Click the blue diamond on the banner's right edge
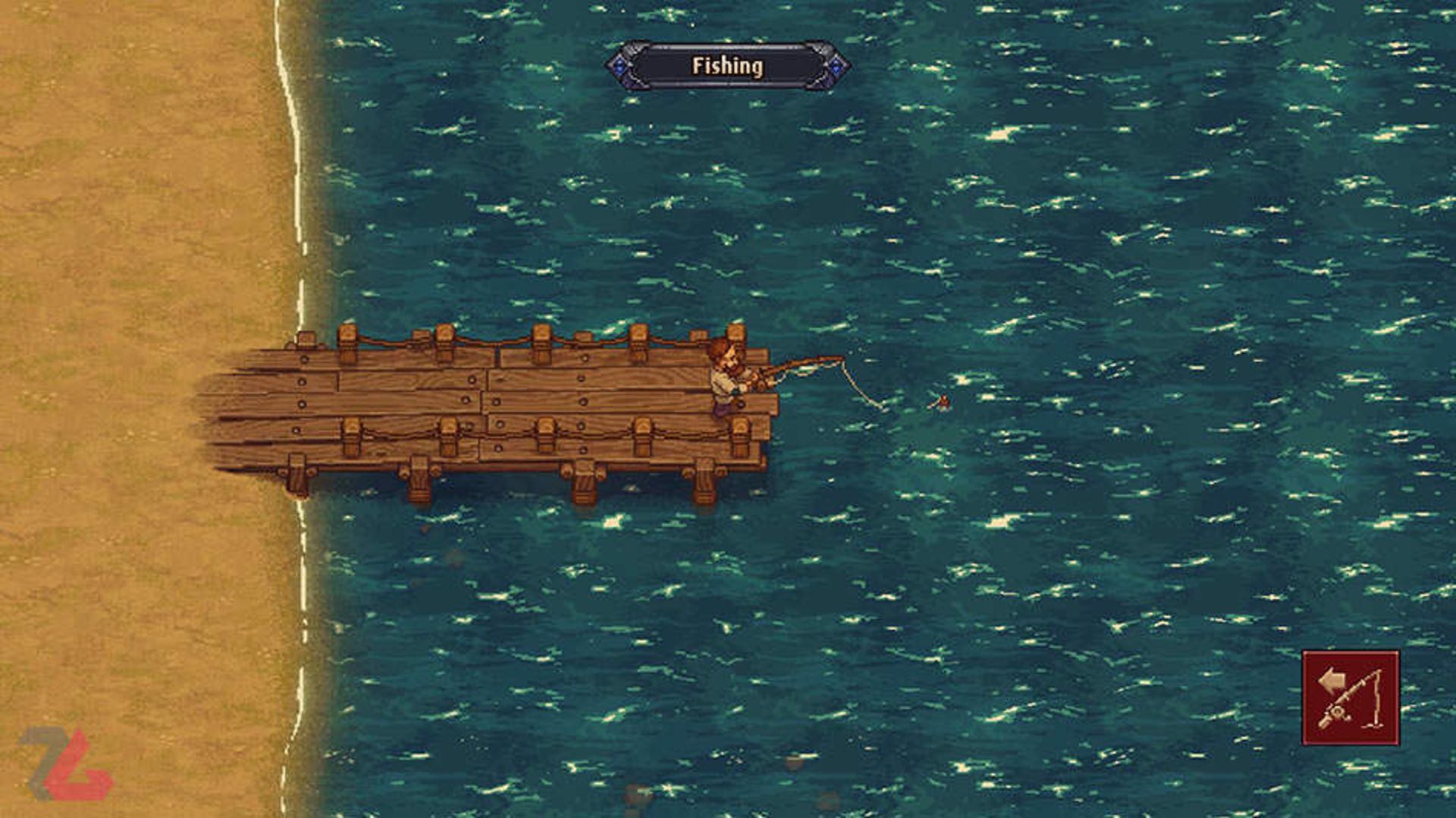 tap(836, 67)
